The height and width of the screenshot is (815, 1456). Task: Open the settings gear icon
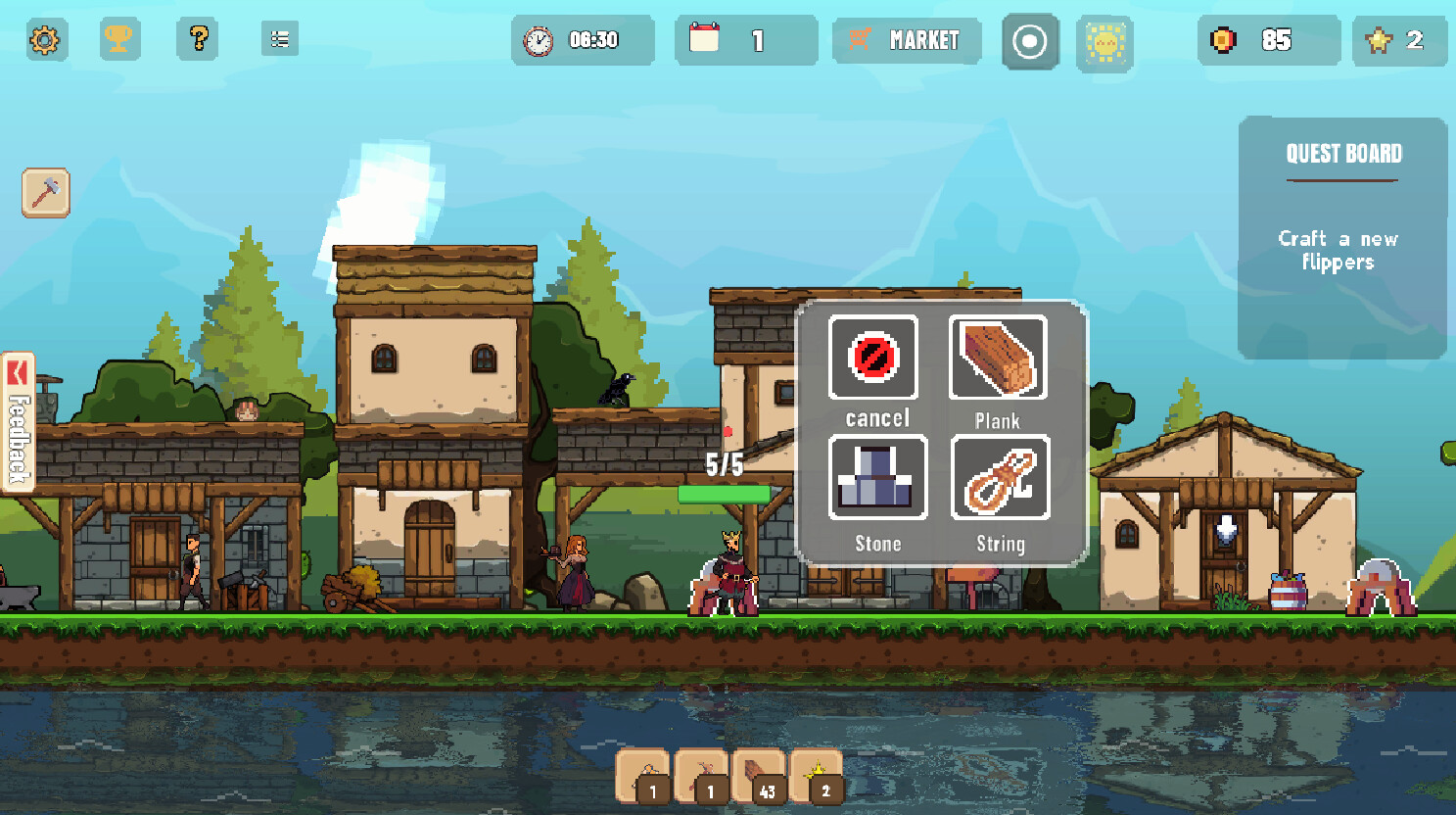44,40
